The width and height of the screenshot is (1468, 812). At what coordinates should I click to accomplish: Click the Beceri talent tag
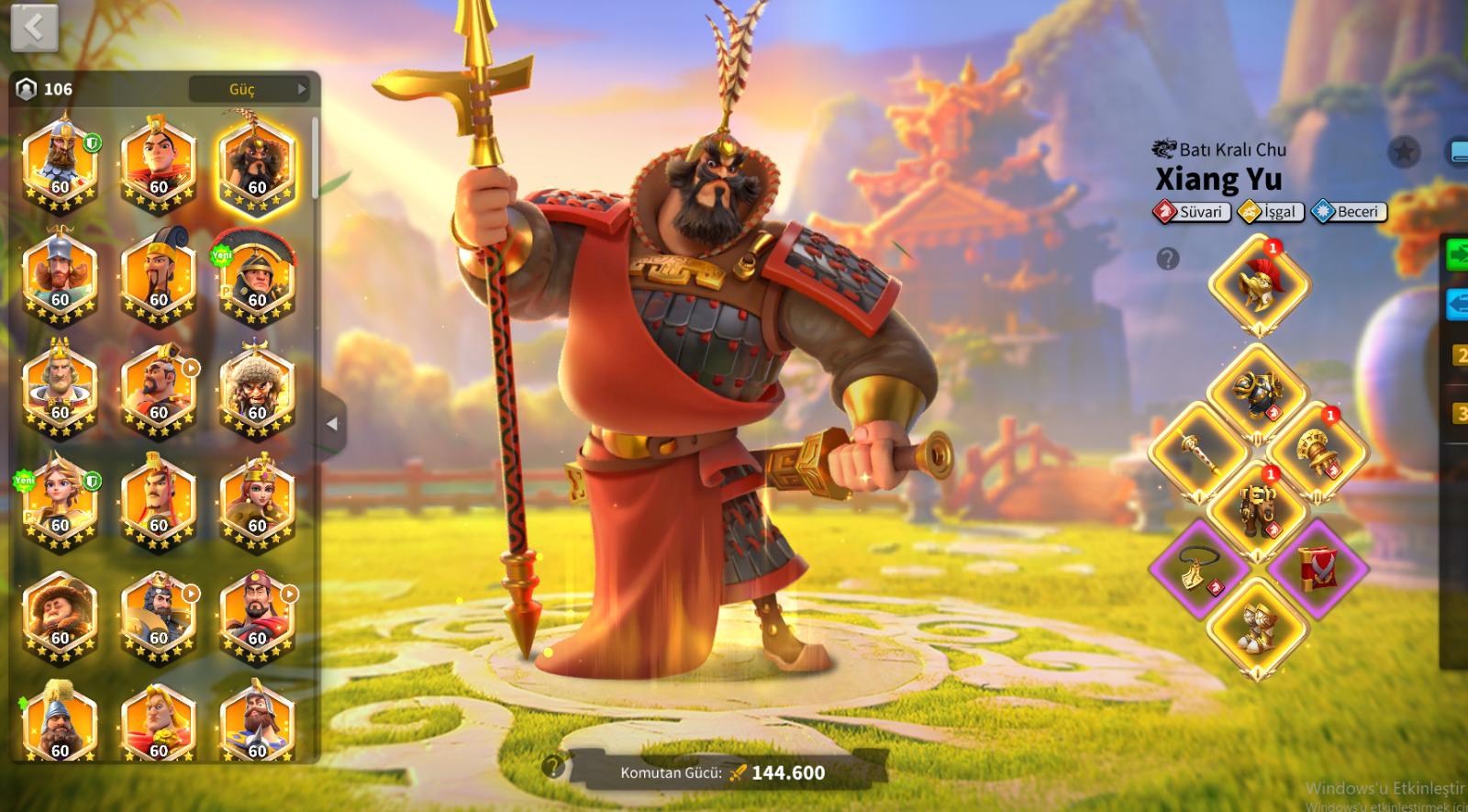[1349, 212]
